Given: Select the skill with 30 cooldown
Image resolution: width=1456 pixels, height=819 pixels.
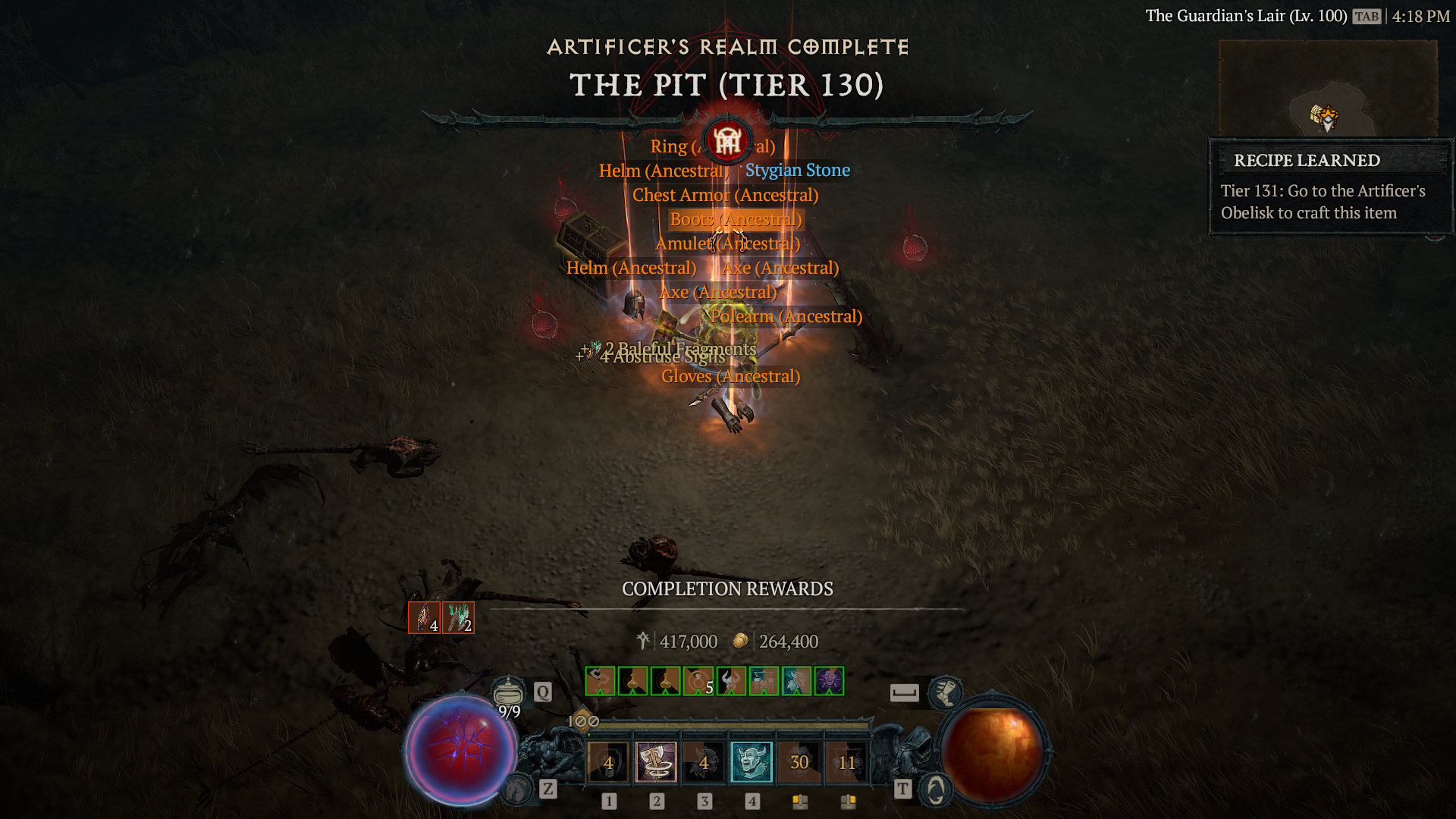Looking at the screenshot, I should [x=799, y=761].
